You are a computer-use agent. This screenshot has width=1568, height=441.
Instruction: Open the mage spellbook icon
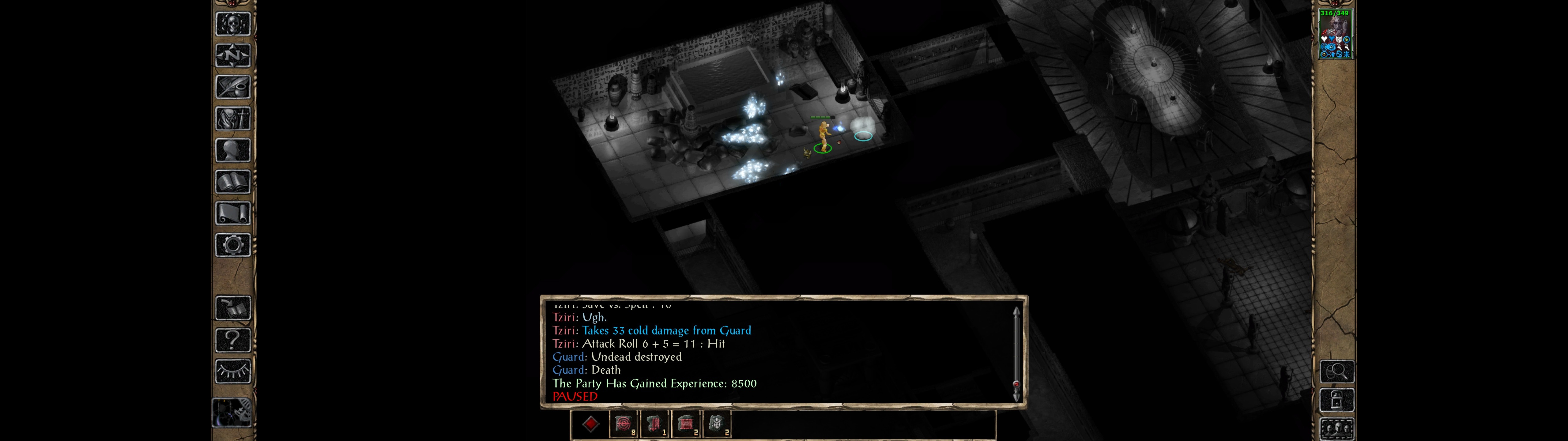point(232,182)
